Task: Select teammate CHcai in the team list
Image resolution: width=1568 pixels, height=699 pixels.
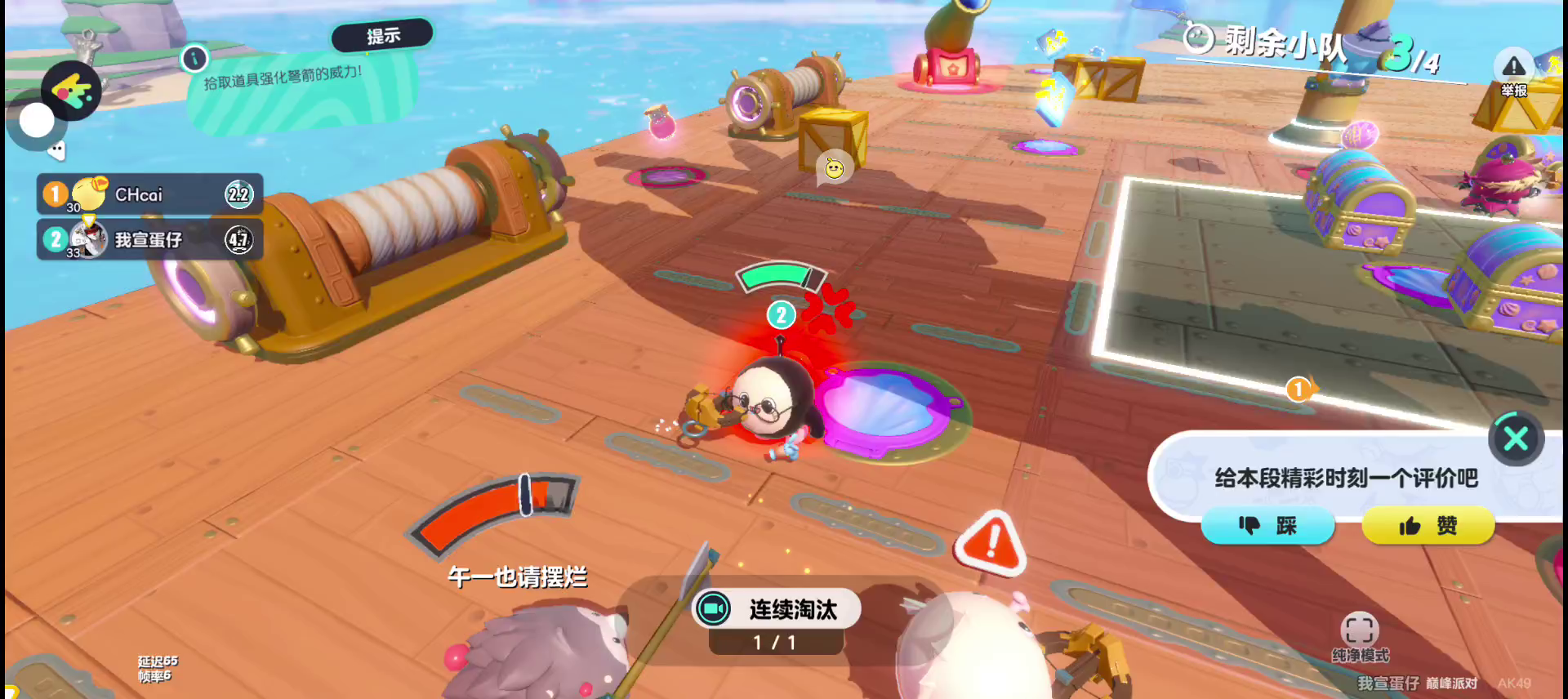Action: tap(149, 194)
